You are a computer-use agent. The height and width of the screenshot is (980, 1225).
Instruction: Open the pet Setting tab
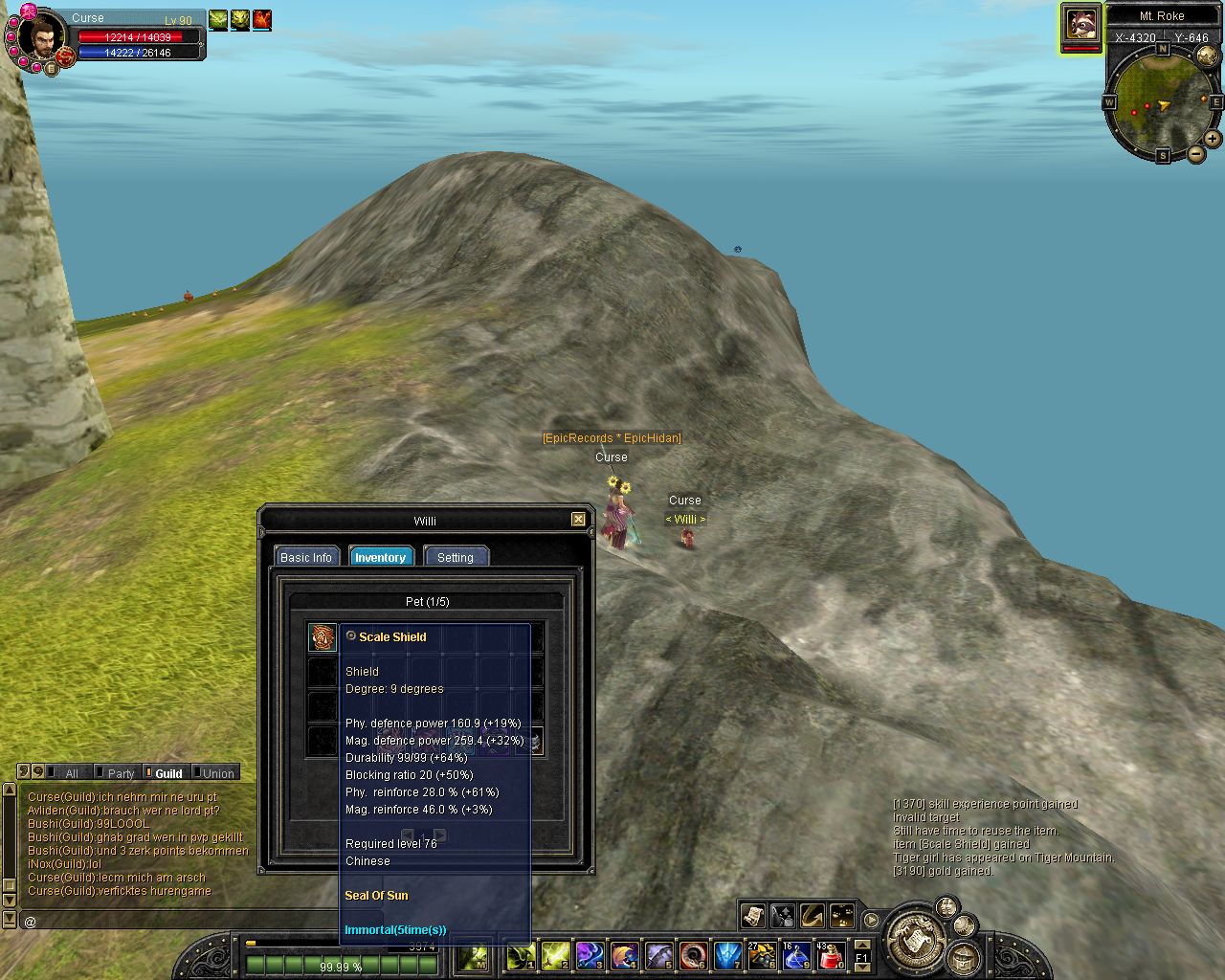[x=456, y=557]
